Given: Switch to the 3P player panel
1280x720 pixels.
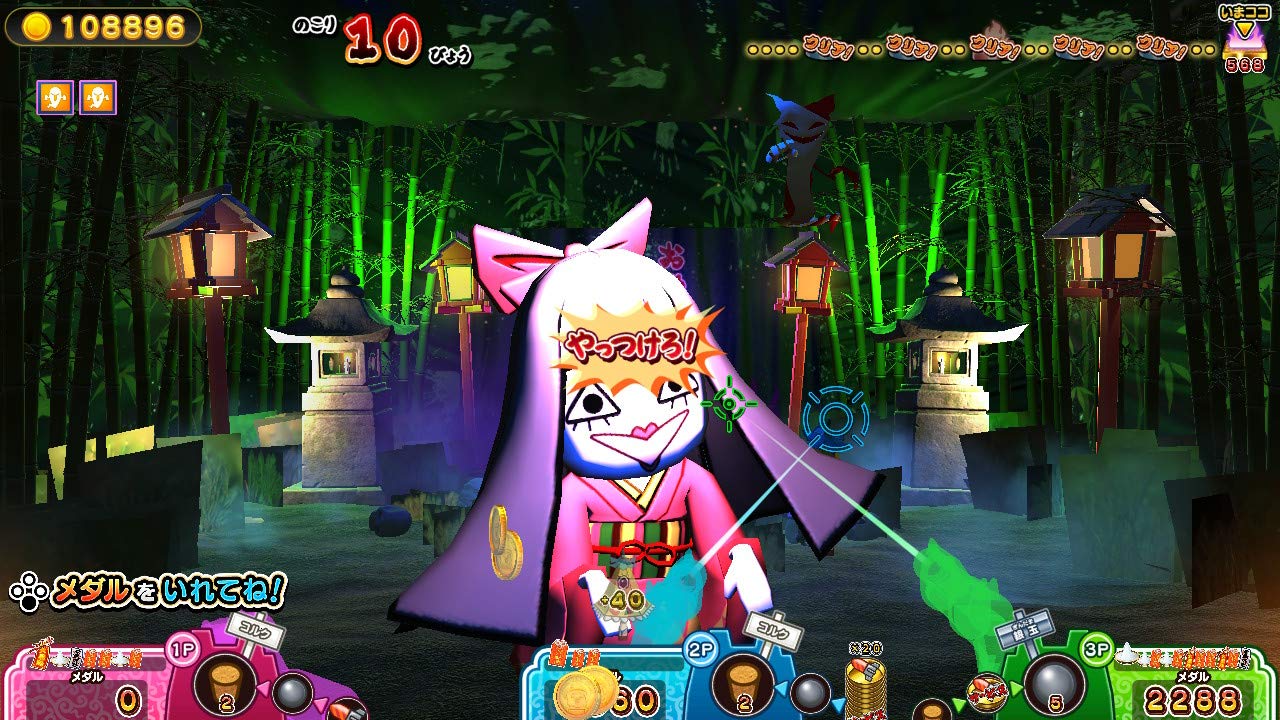Looking at the screenshot, I should (1096, 649).
